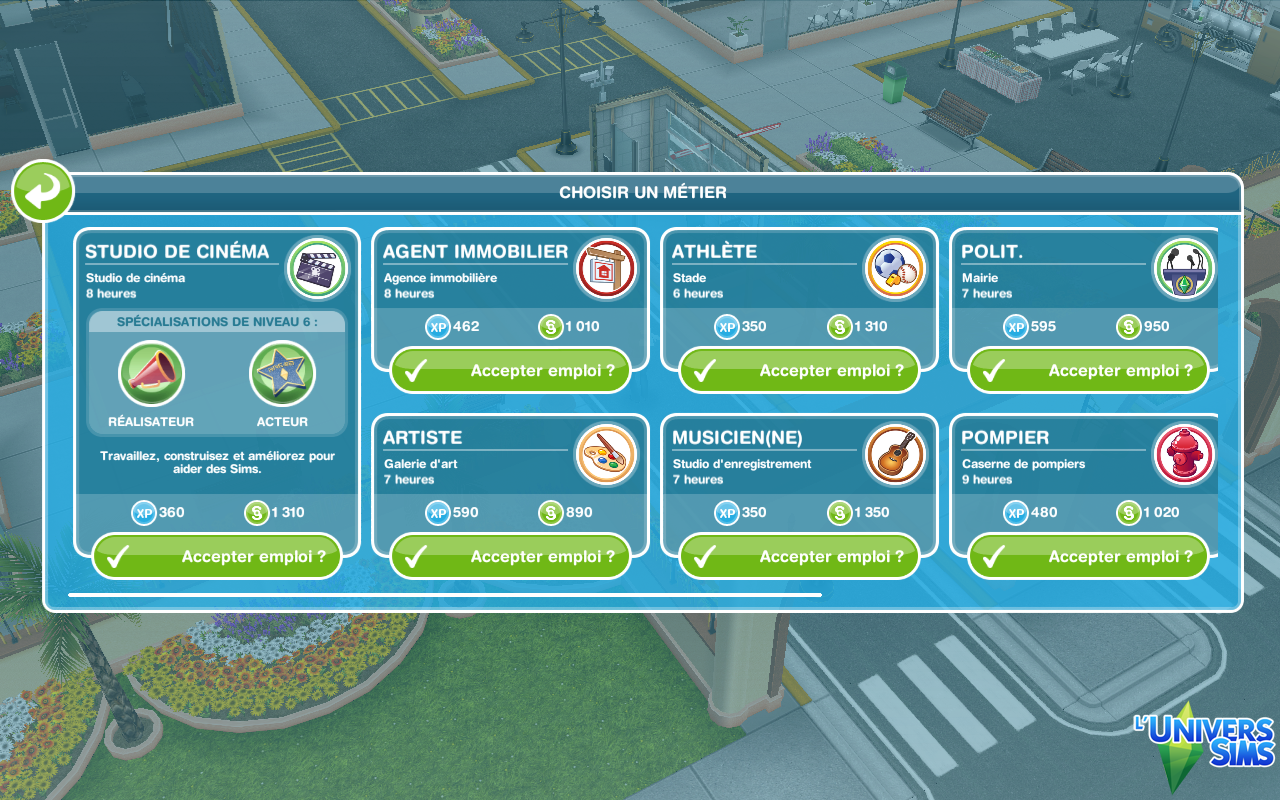Image resolution: width=1280 pixels, height=800 pixels.
Task: Click the soccer ball athlete icon
Action: click(895, 269)
